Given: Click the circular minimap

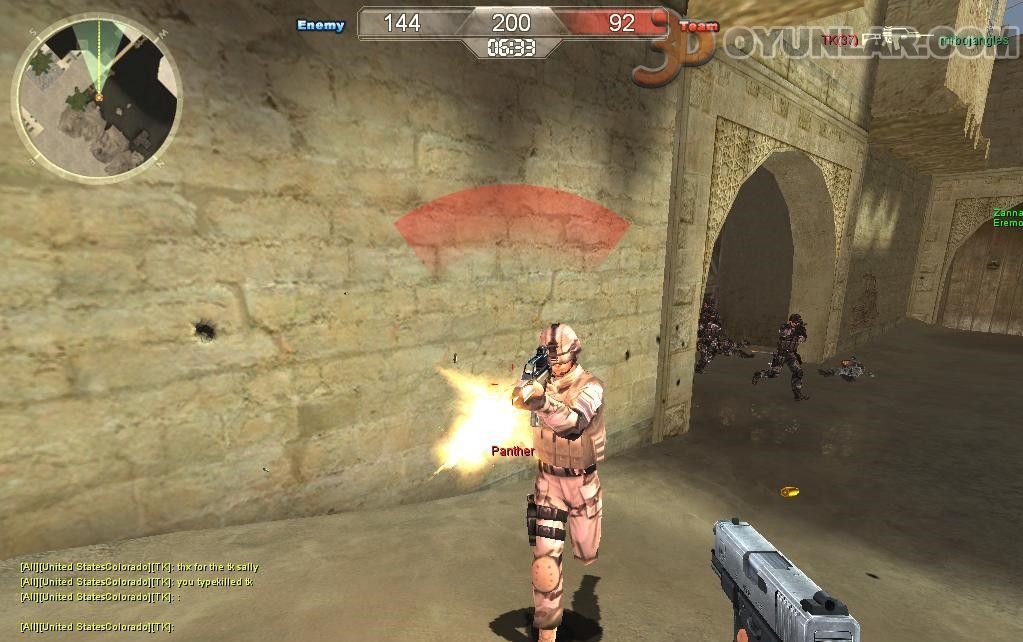Looking at the screenshot, I should pos(97,96).
